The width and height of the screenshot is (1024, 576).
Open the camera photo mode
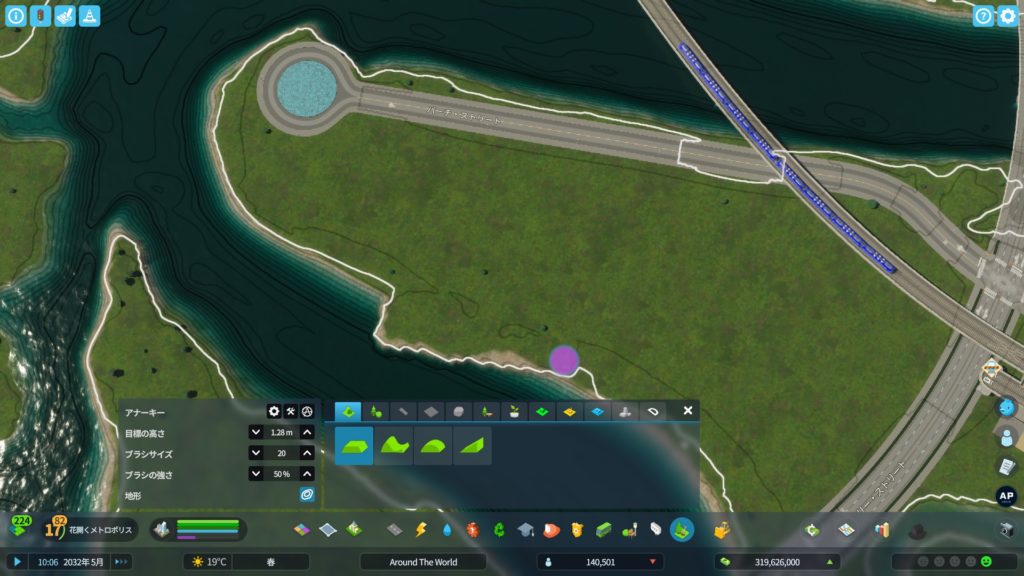coord(1006,529)
